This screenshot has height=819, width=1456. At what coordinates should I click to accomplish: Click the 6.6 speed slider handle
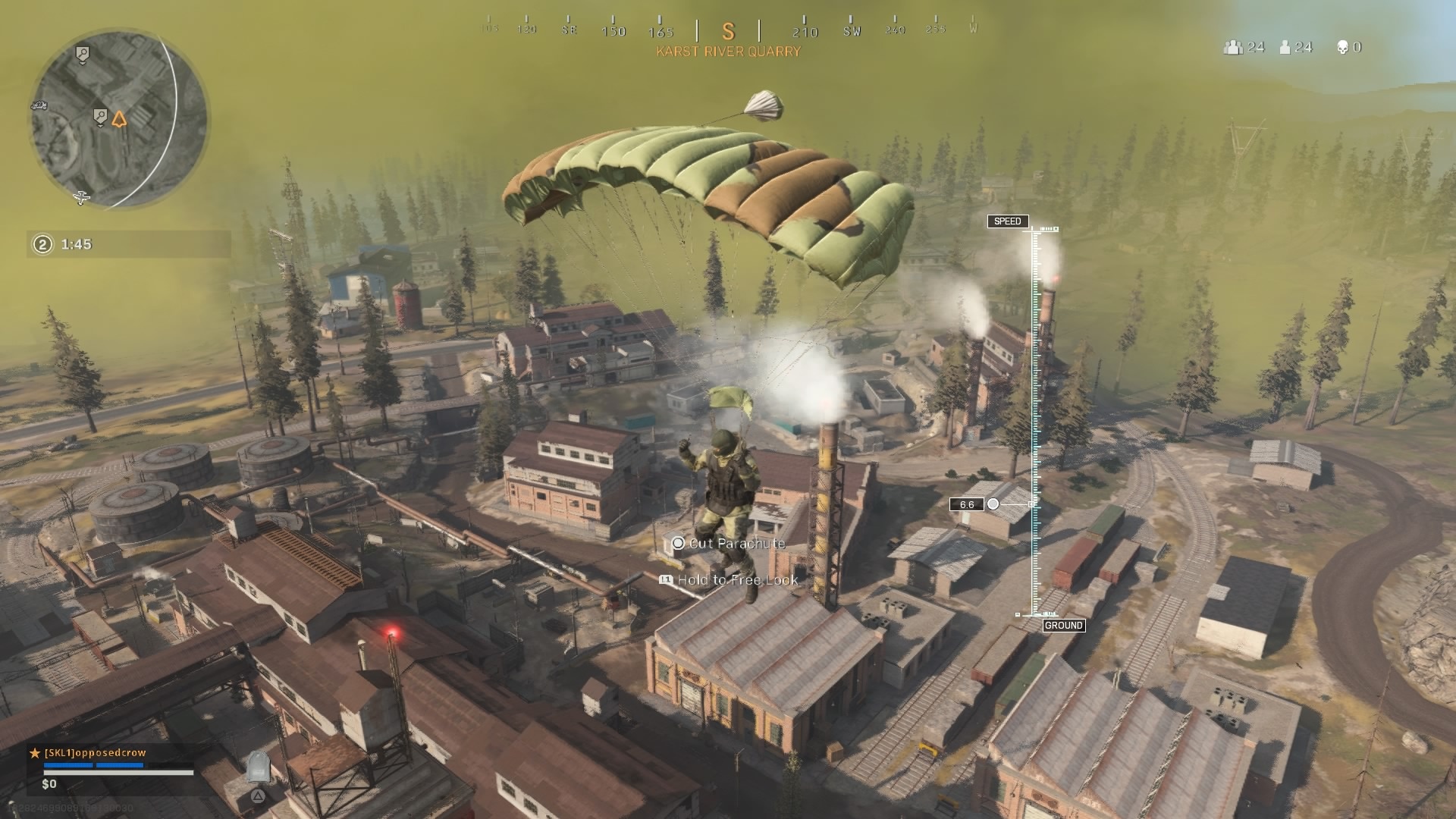994,503
